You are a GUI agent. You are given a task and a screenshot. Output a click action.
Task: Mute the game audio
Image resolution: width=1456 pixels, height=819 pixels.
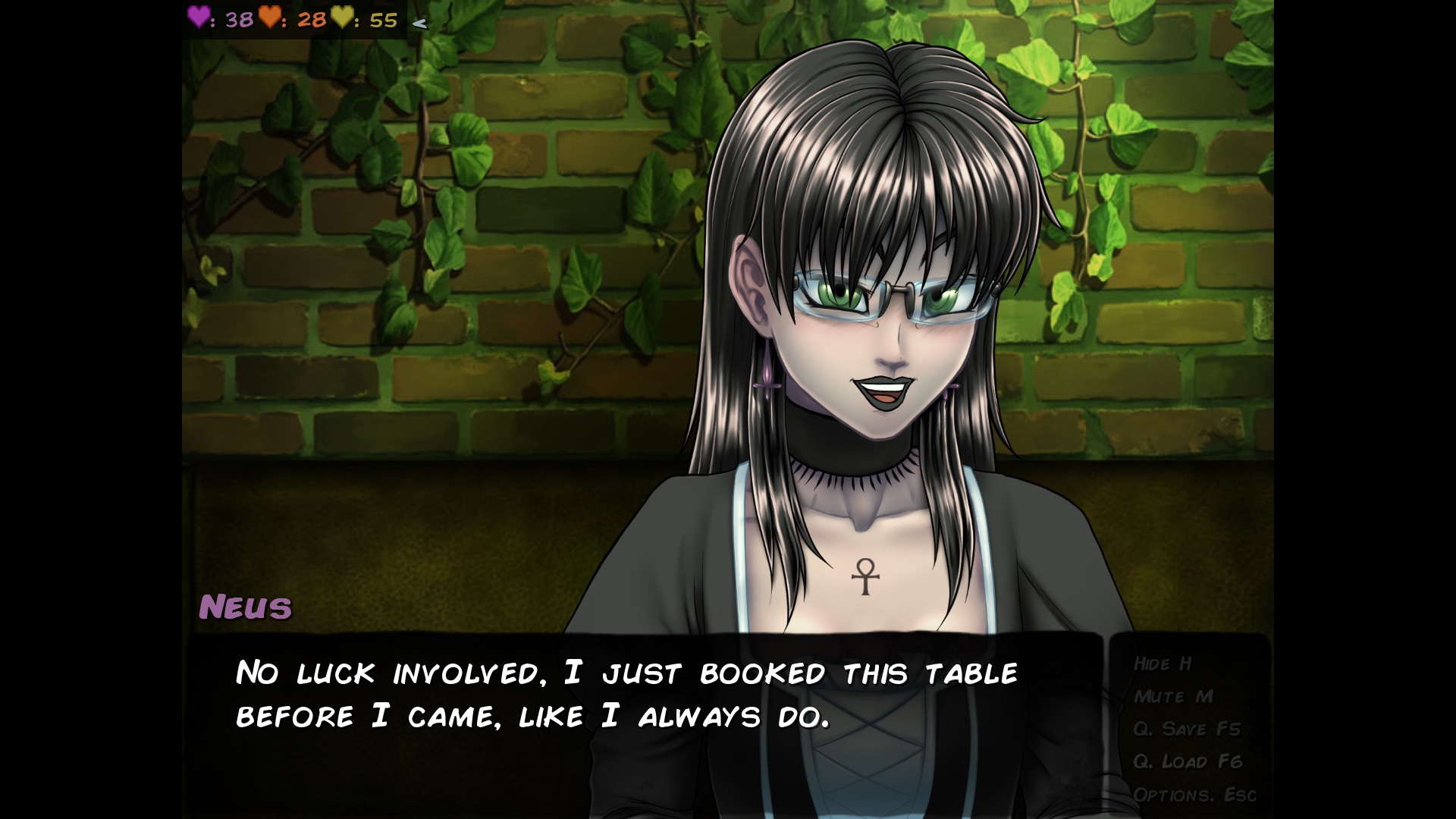[1172, 697]
